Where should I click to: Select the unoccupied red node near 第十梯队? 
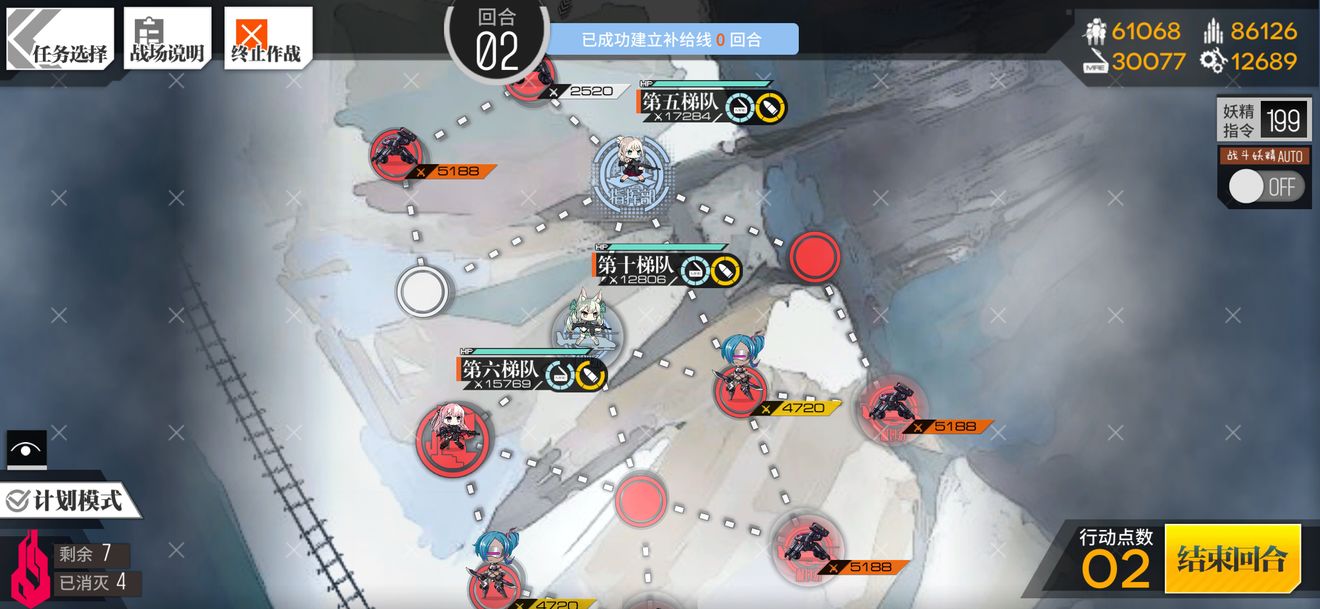(815, 257)
